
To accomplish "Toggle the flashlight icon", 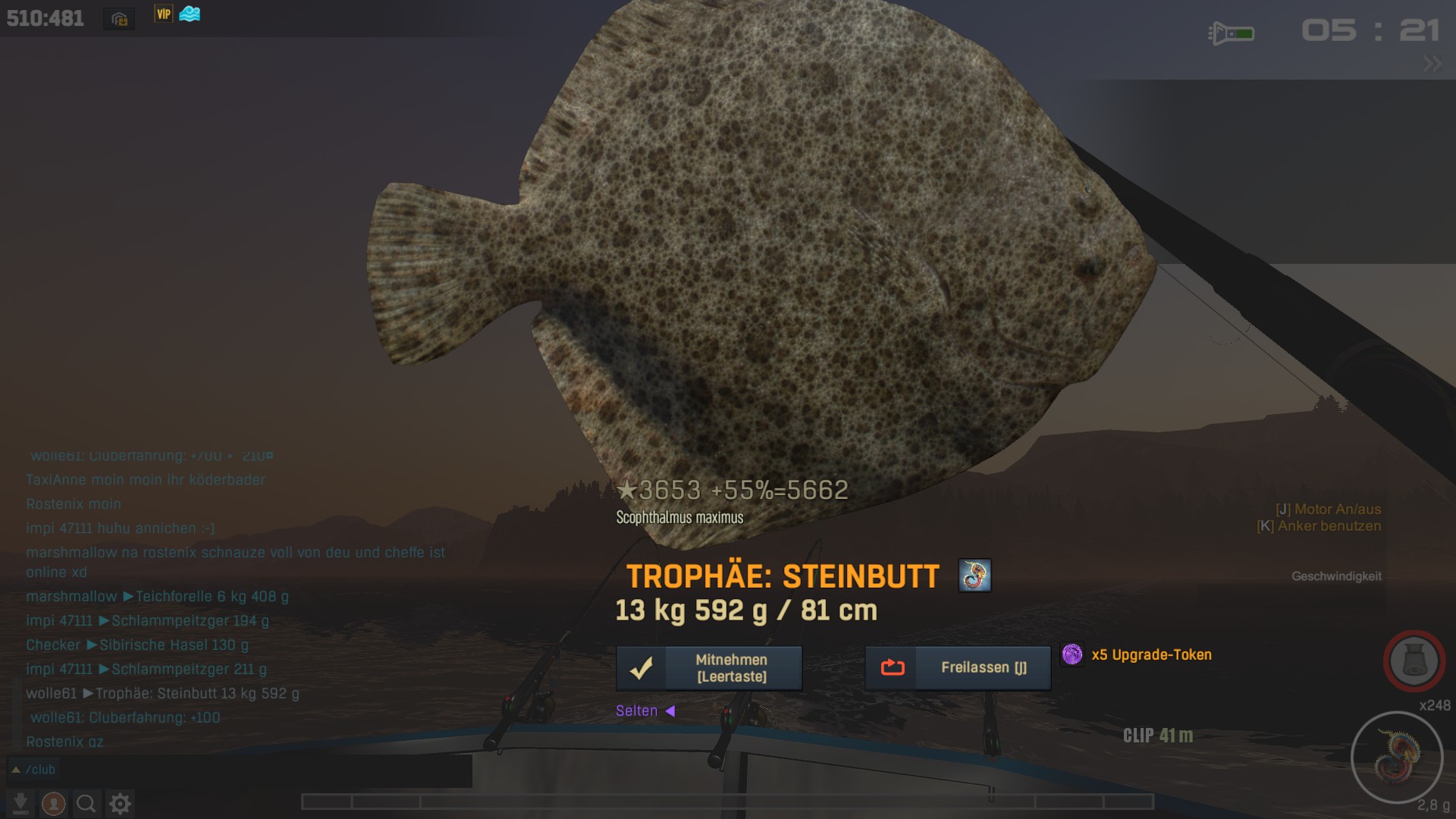I will click(x=1231, y=33).
